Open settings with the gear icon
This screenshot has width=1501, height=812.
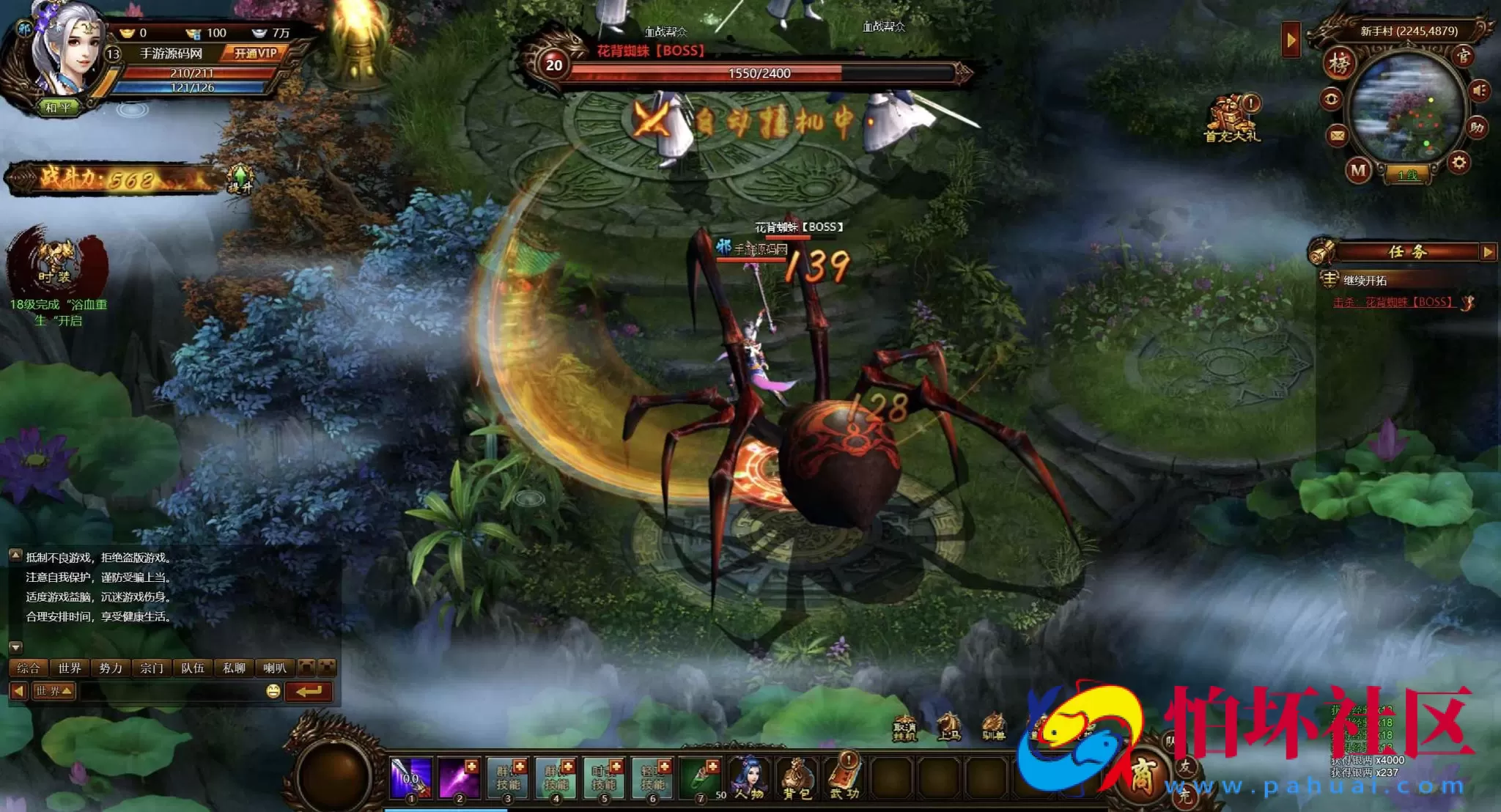pos(1458,163)
